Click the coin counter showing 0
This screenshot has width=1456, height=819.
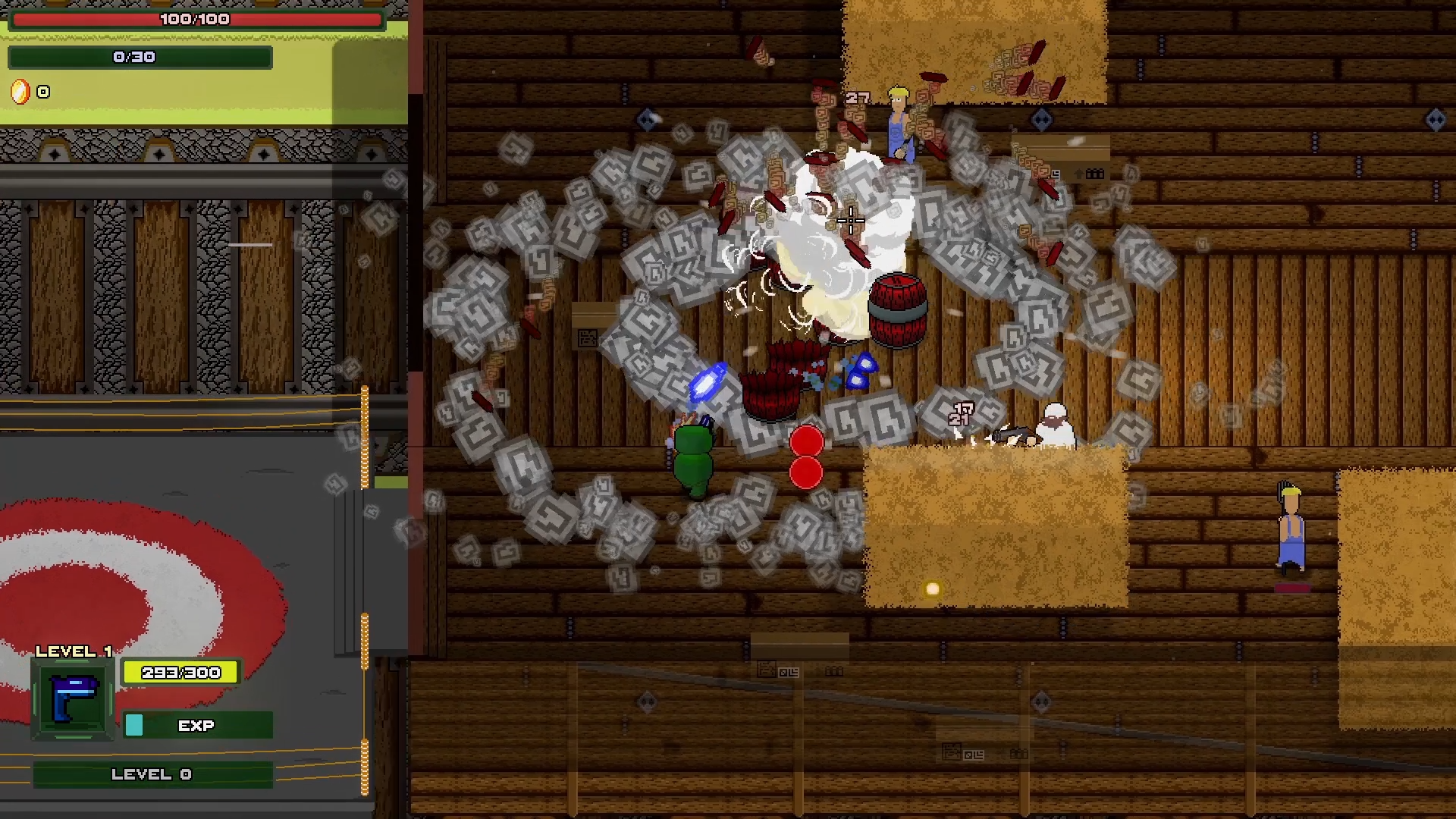click(x=42, y=92)
